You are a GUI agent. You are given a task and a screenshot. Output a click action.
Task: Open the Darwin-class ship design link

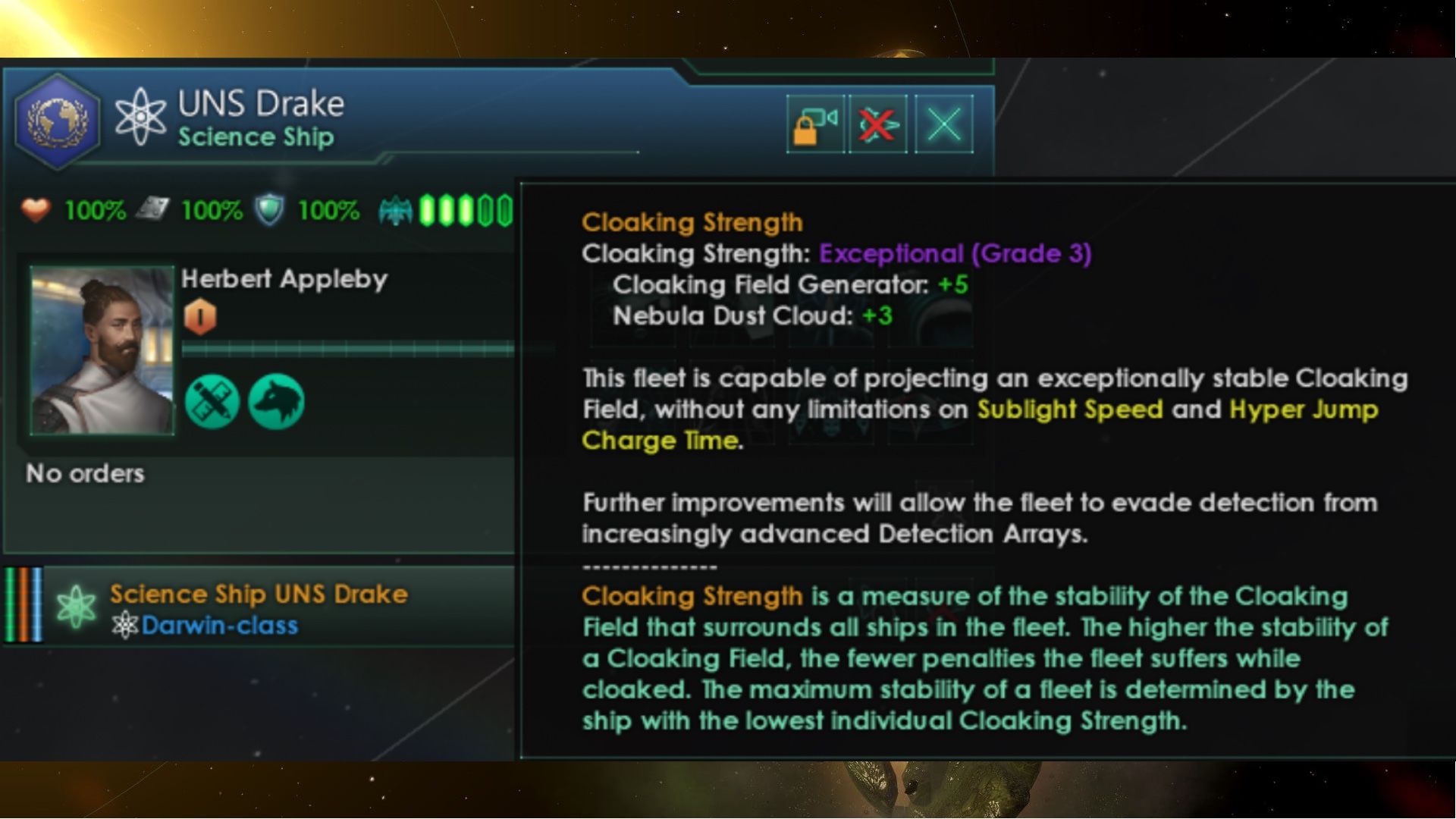220,626
